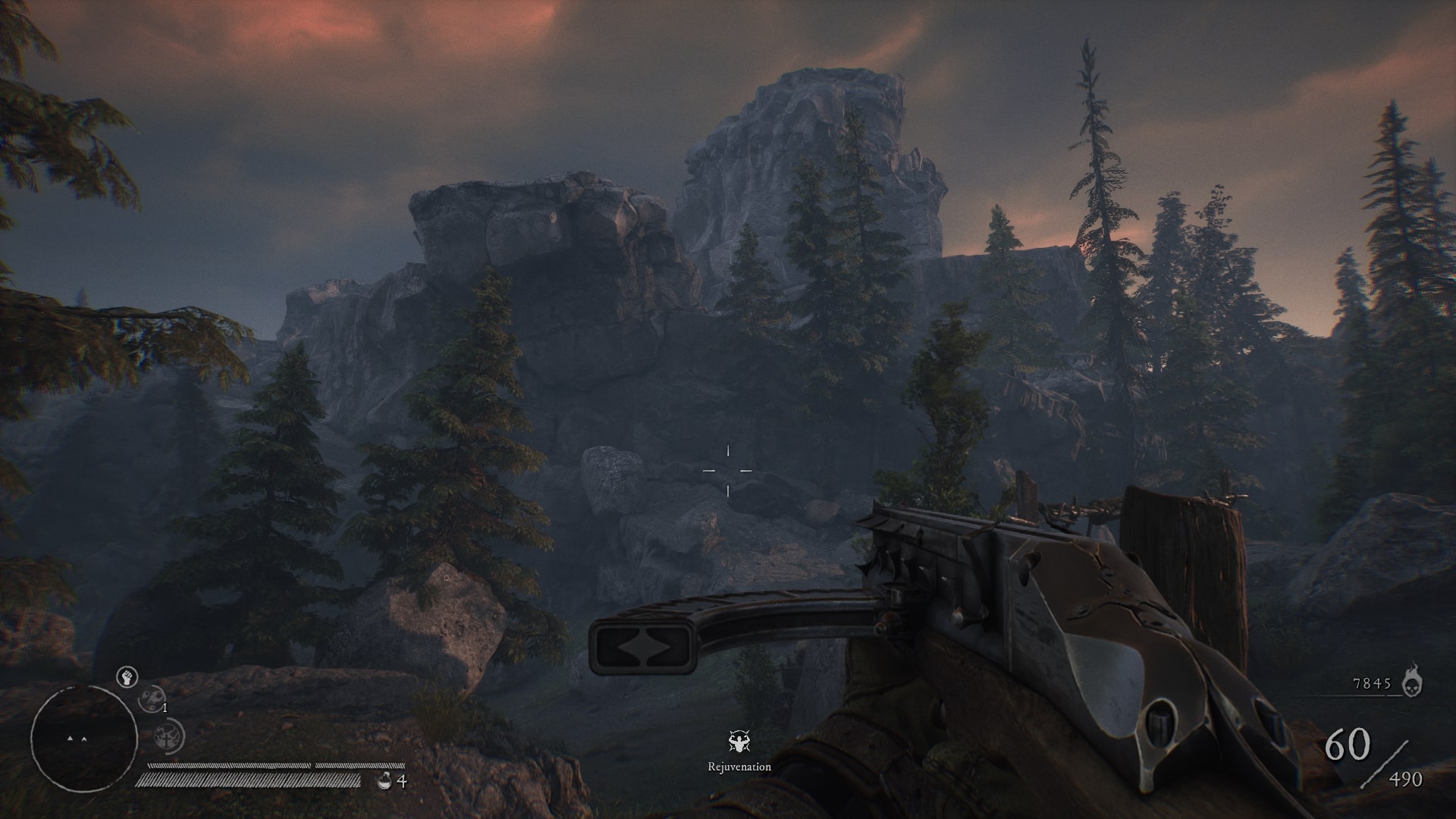Activate the swirling orbs ability icon

click(x=152, y=698)
